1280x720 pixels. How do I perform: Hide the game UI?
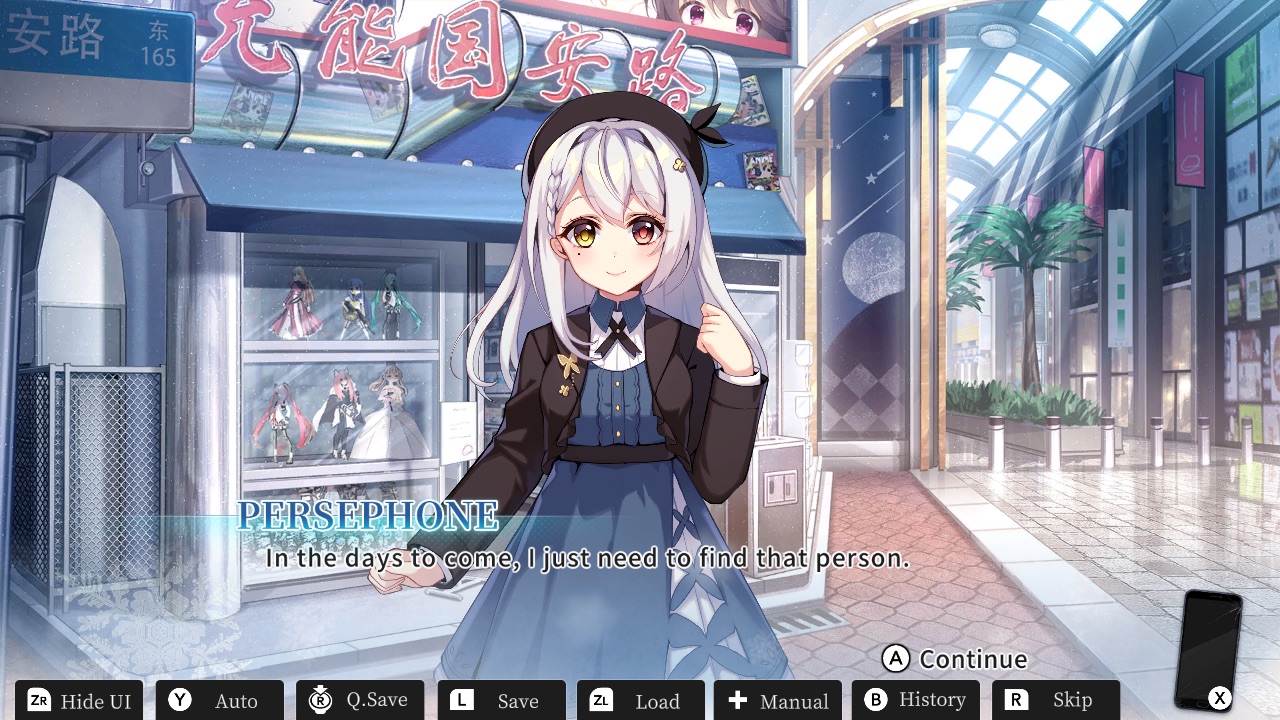pyautogui.click(x=78, y=702)
